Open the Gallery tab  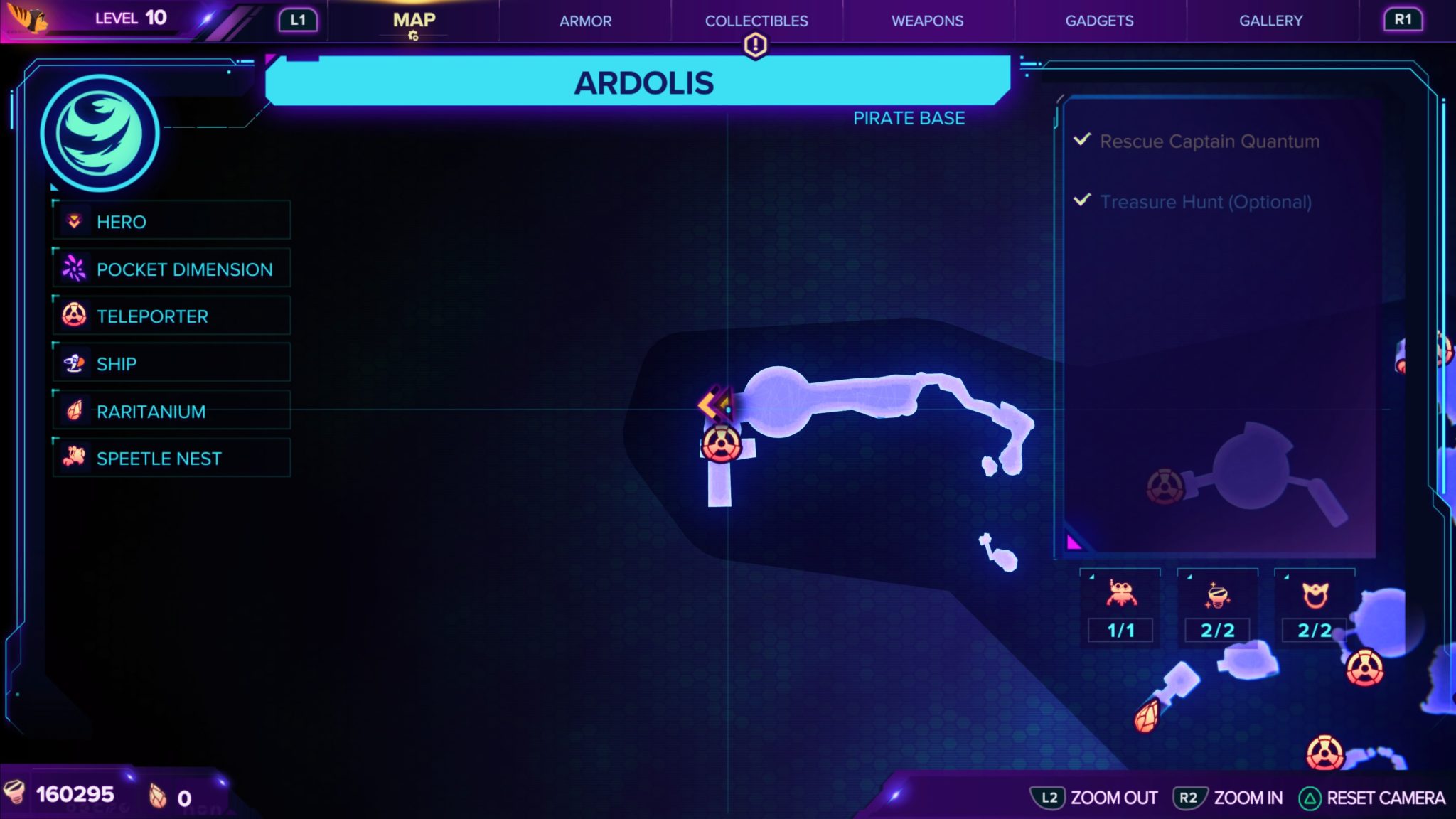1270,21
